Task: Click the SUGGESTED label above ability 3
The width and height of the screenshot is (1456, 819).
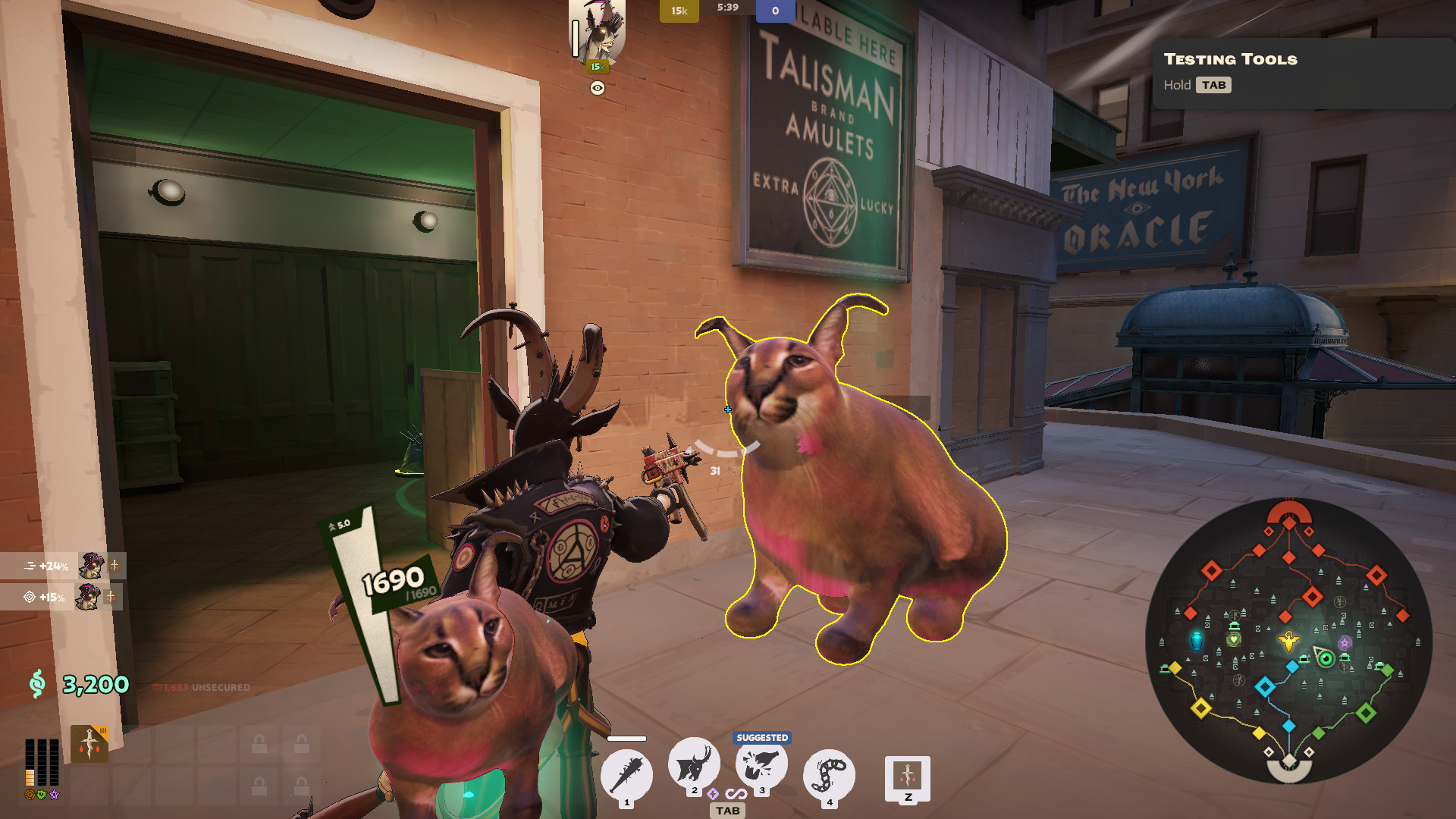Action: pos(763,736)
